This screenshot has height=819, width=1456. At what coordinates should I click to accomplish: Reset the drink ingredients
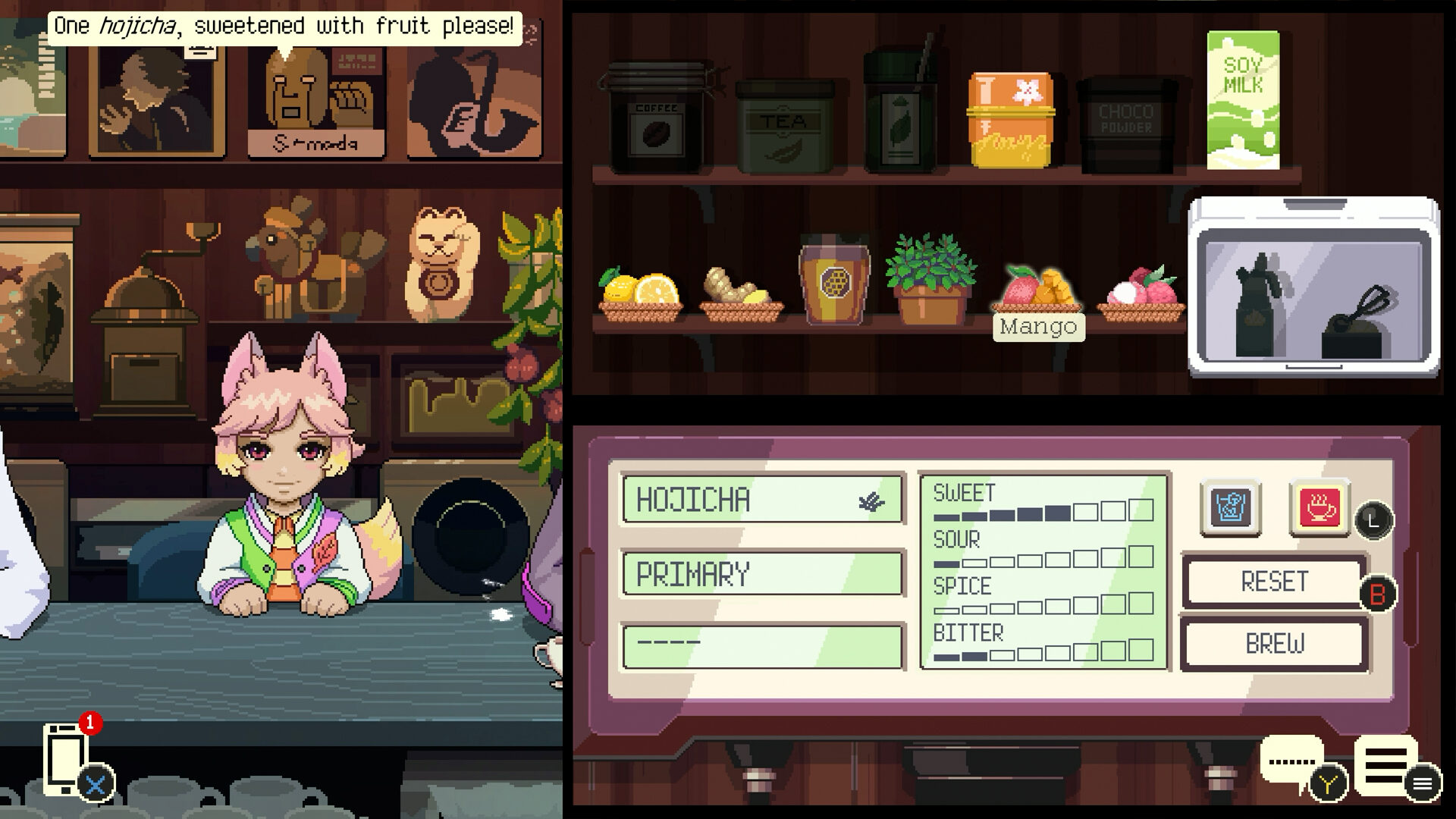(1274, 582)
